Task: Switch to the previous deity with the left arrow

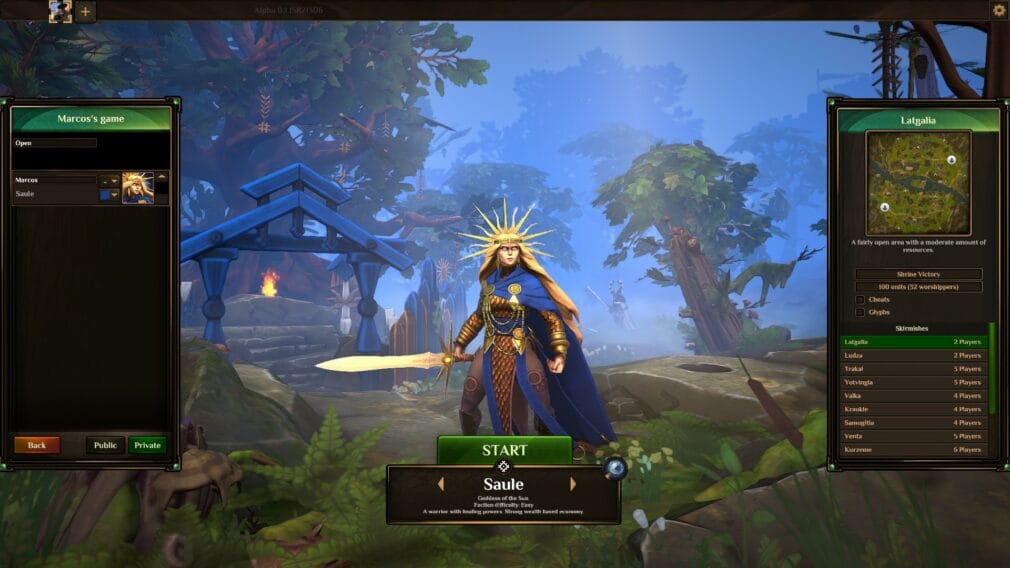Action: tap(439, 484)
